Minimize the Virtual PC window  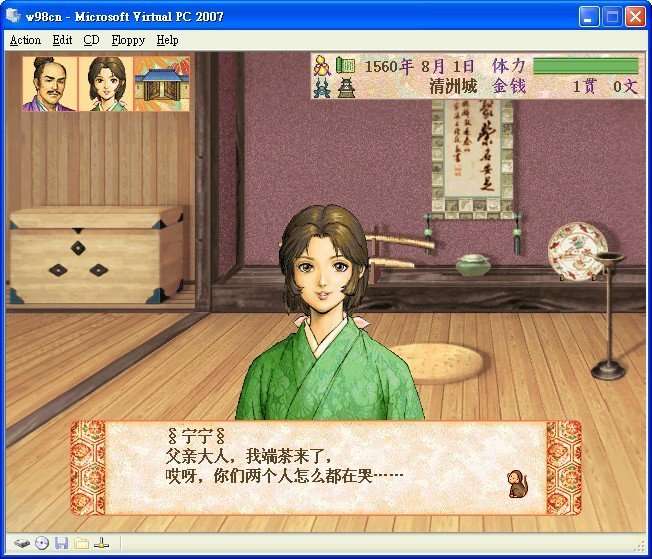pos(588,16)
